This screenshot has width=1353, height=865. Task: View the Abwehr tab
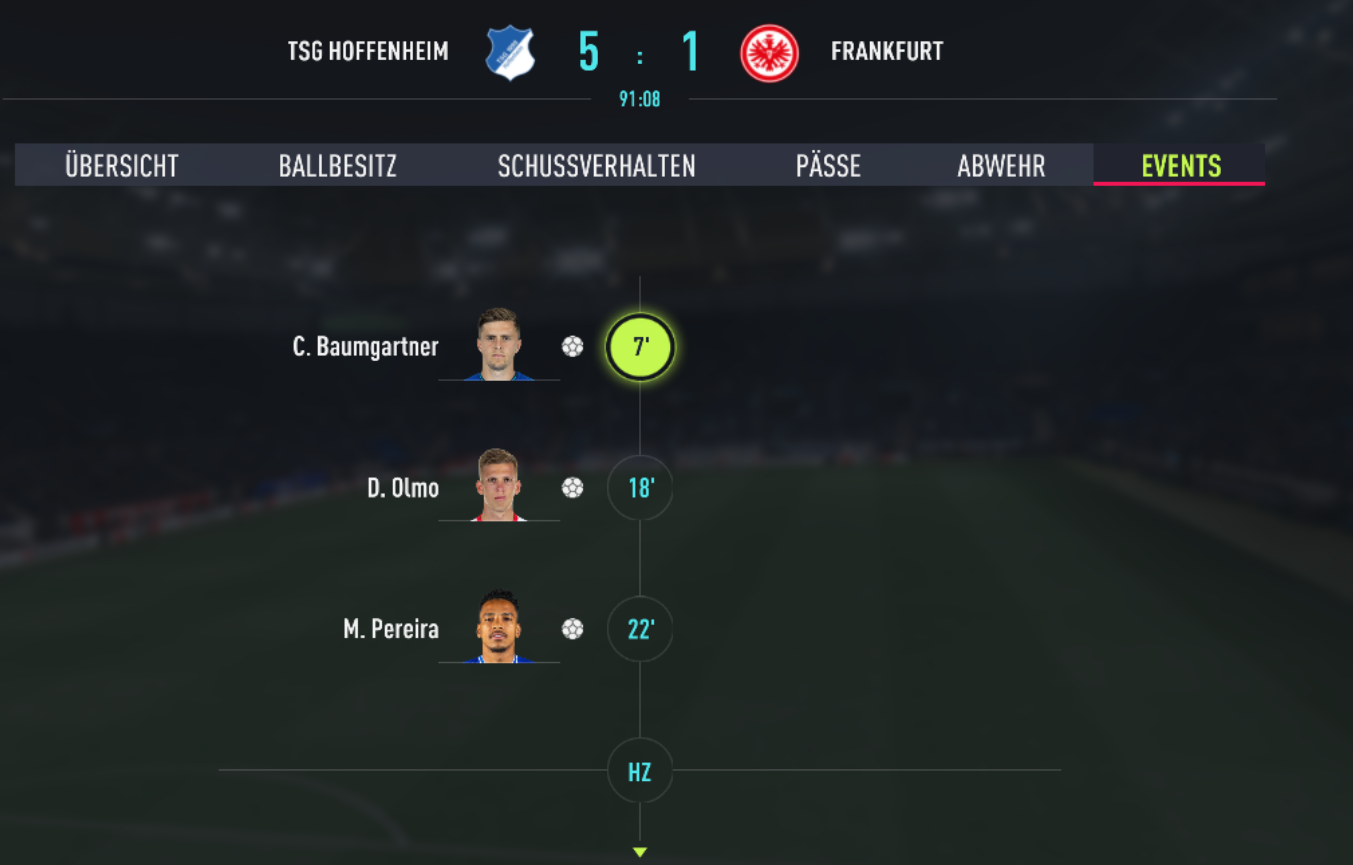(1001, 165)
